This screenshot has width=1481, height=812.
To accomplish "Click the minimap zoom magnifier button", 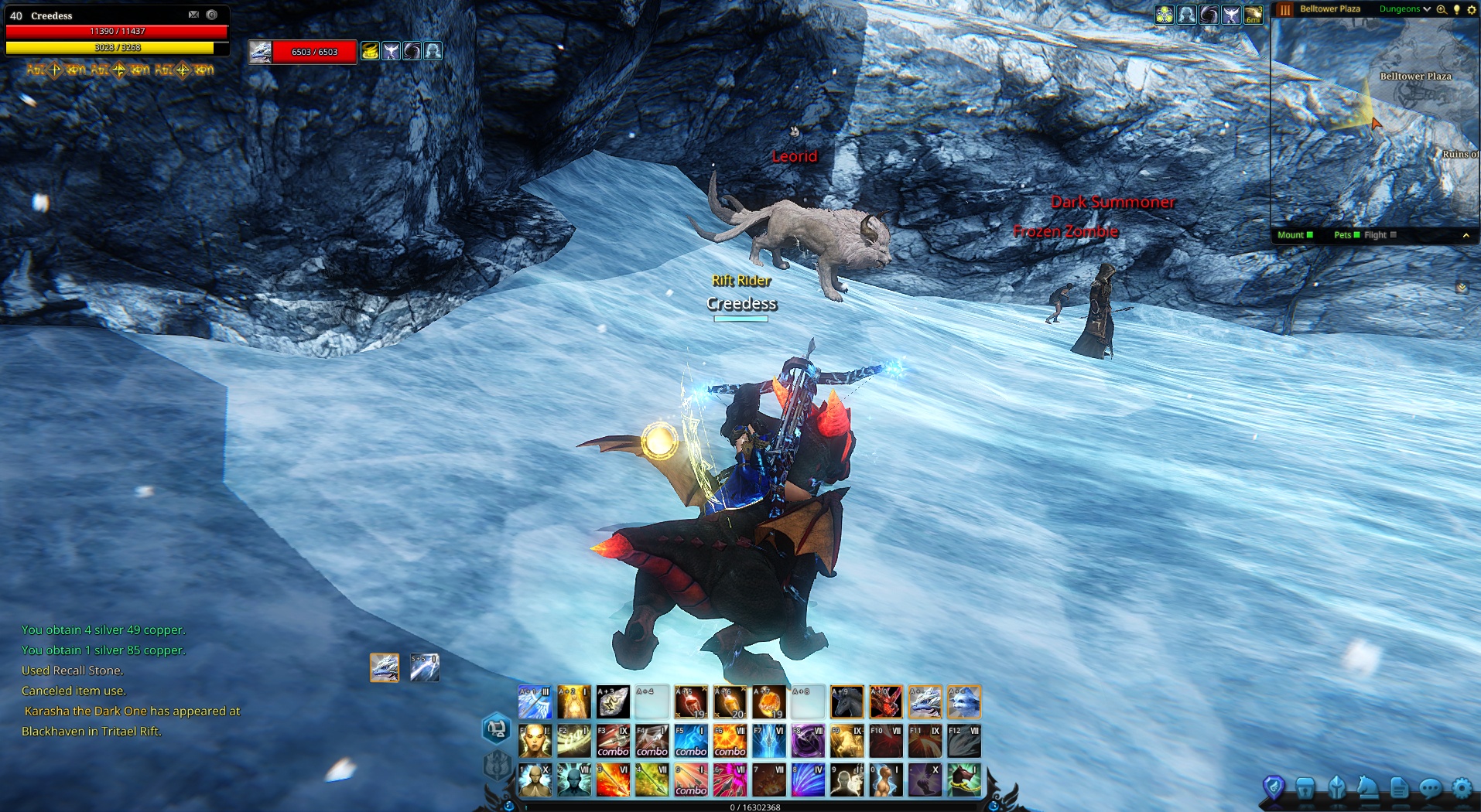I will coord(1442,9).
